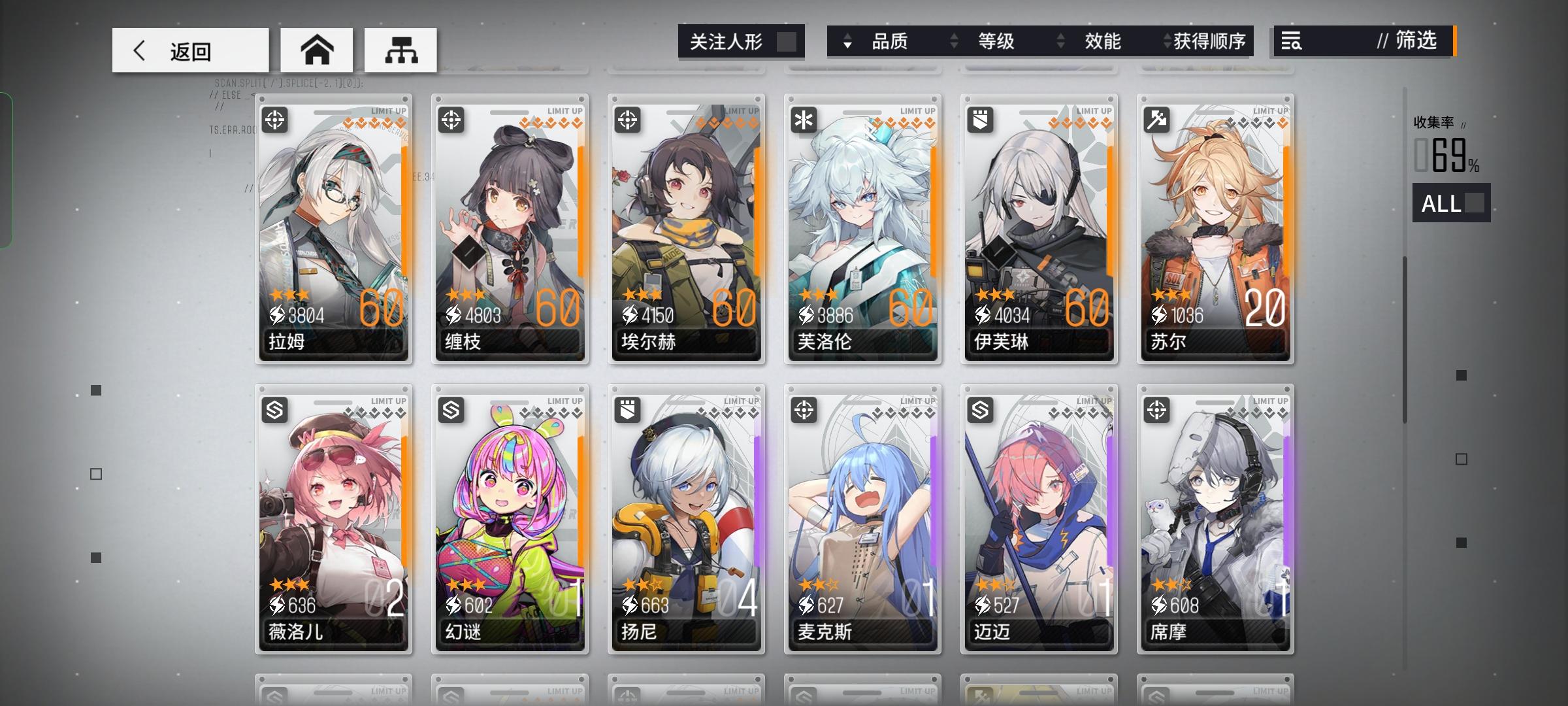Click the hammer class icon on 苏尔's card
This screenshot has width=1568, height=706.
coord(1156,121)
